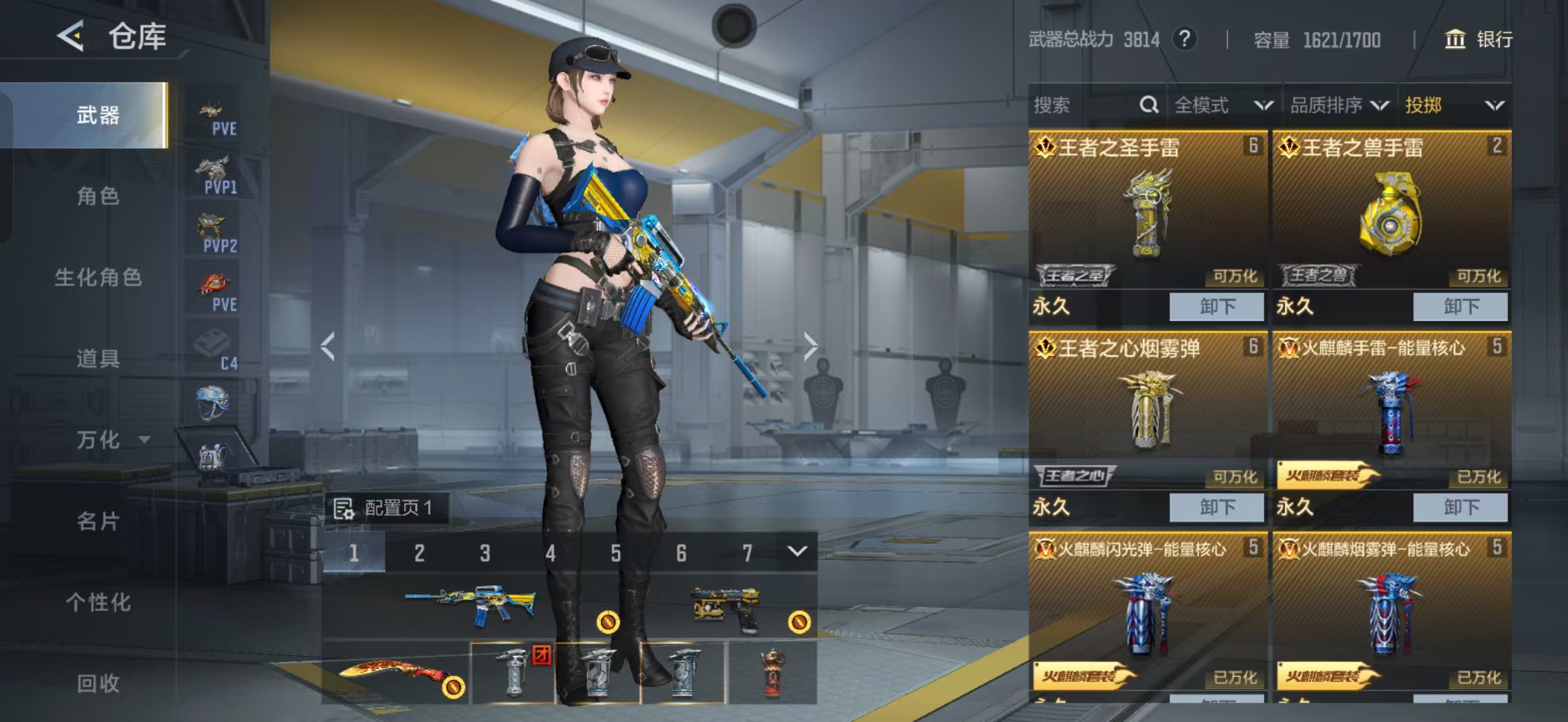1568x722 pixels.
Task: Open the 生化角色 category
Action: pyautogui.click(x=97, y=277)
